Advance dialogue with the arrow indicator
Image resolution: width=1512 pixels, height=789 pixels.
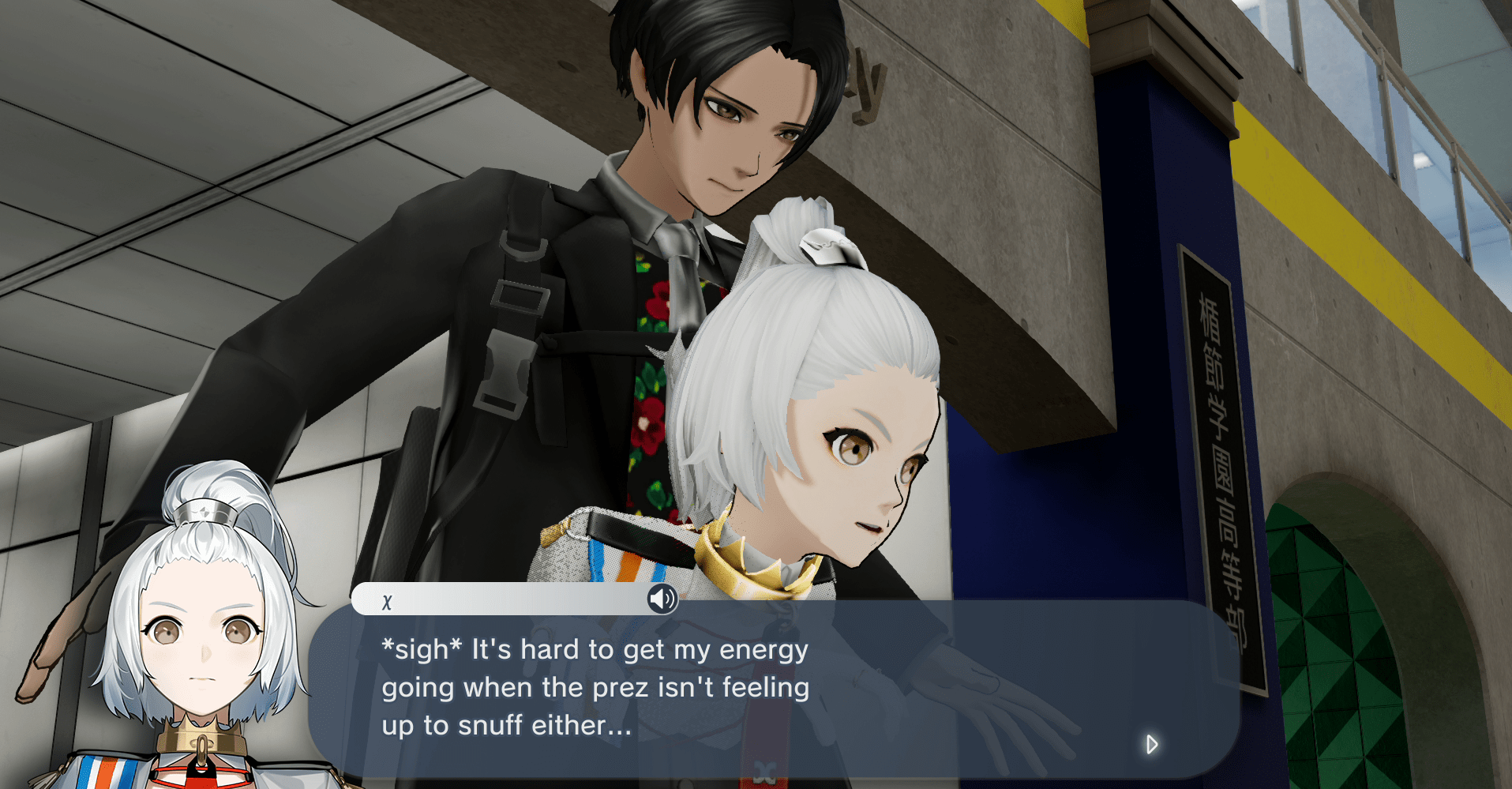point(1151,744)
